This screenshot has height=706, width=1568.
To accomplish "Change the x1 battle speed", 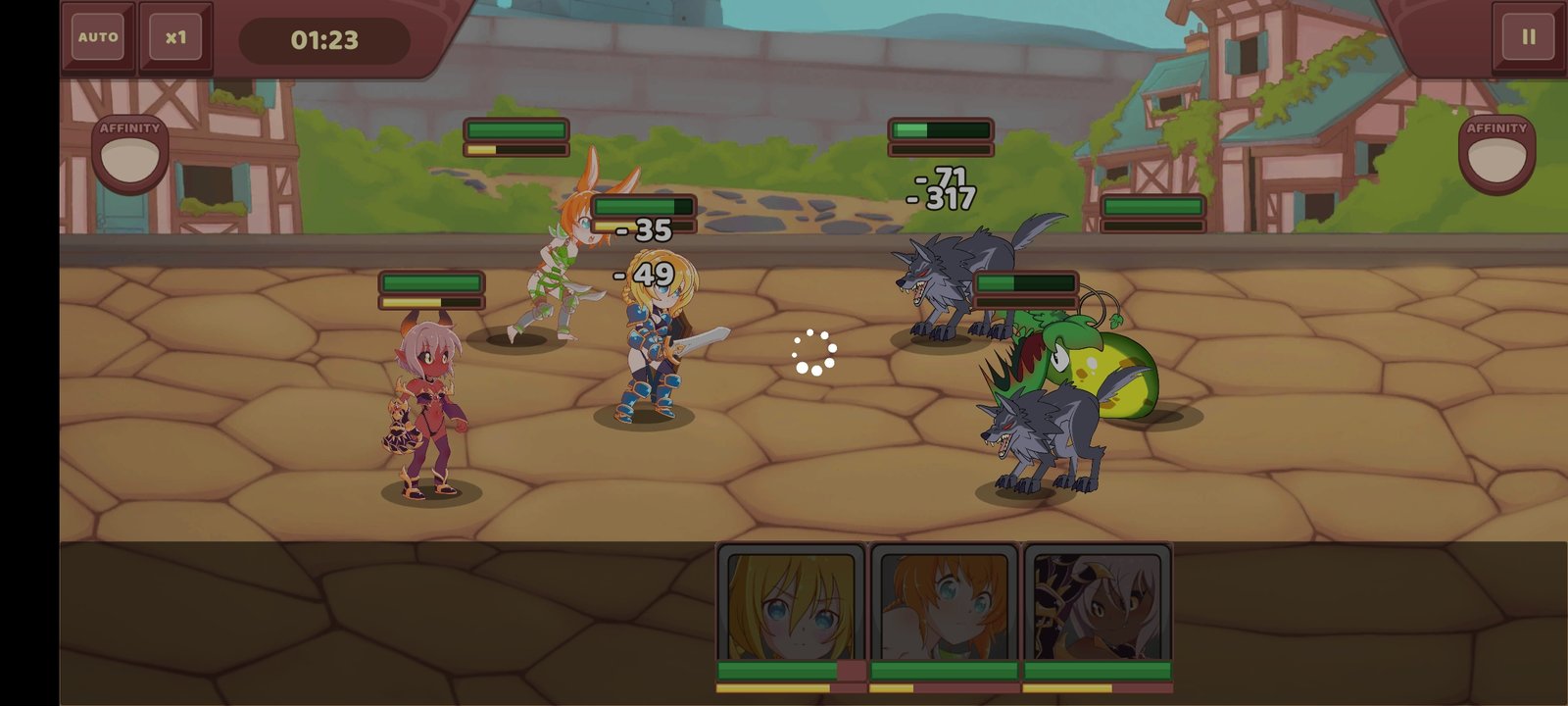I will pos(175,37).
